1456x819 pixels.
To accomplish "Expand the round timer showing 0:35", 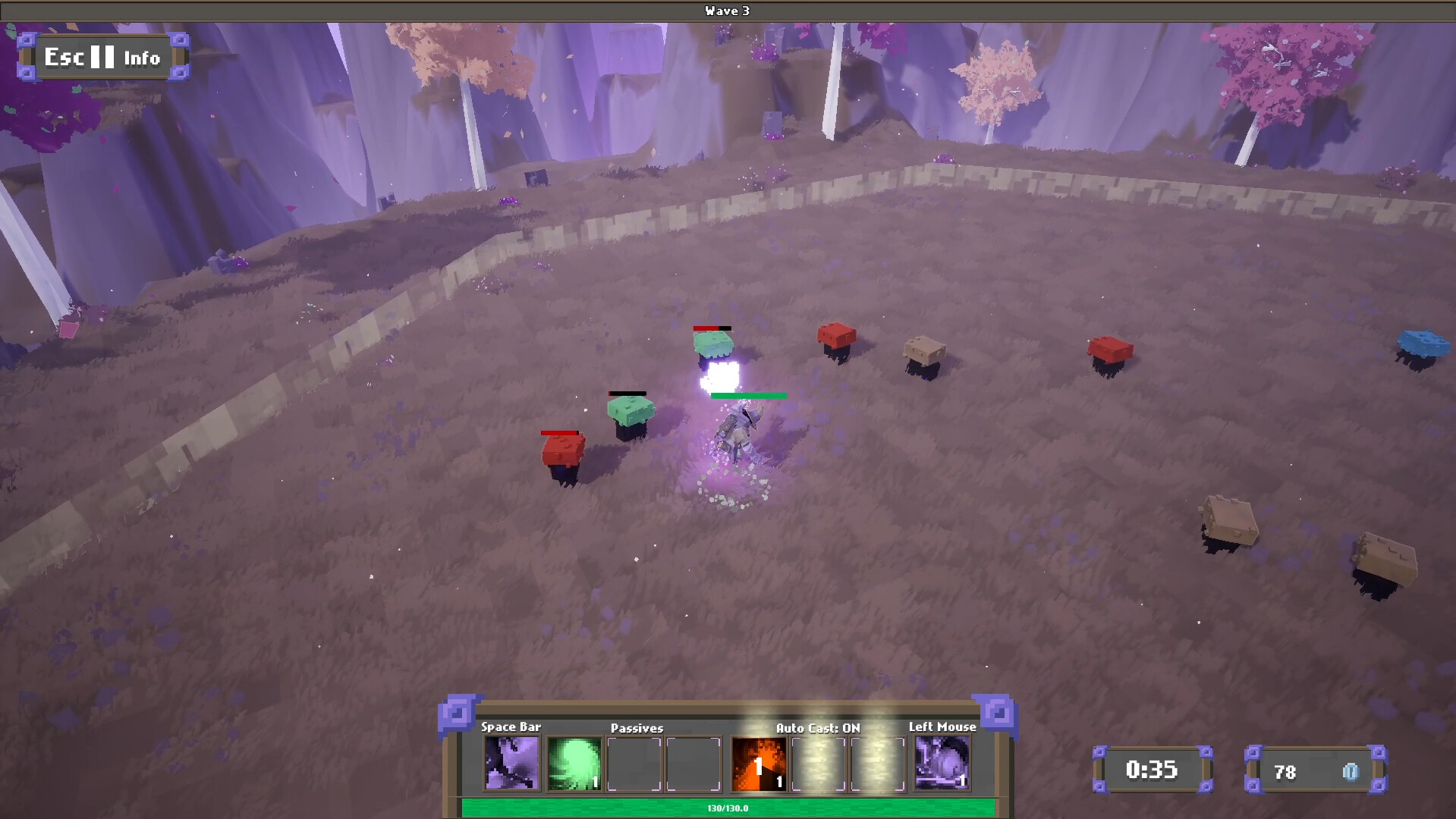I will coord(1154,770).
